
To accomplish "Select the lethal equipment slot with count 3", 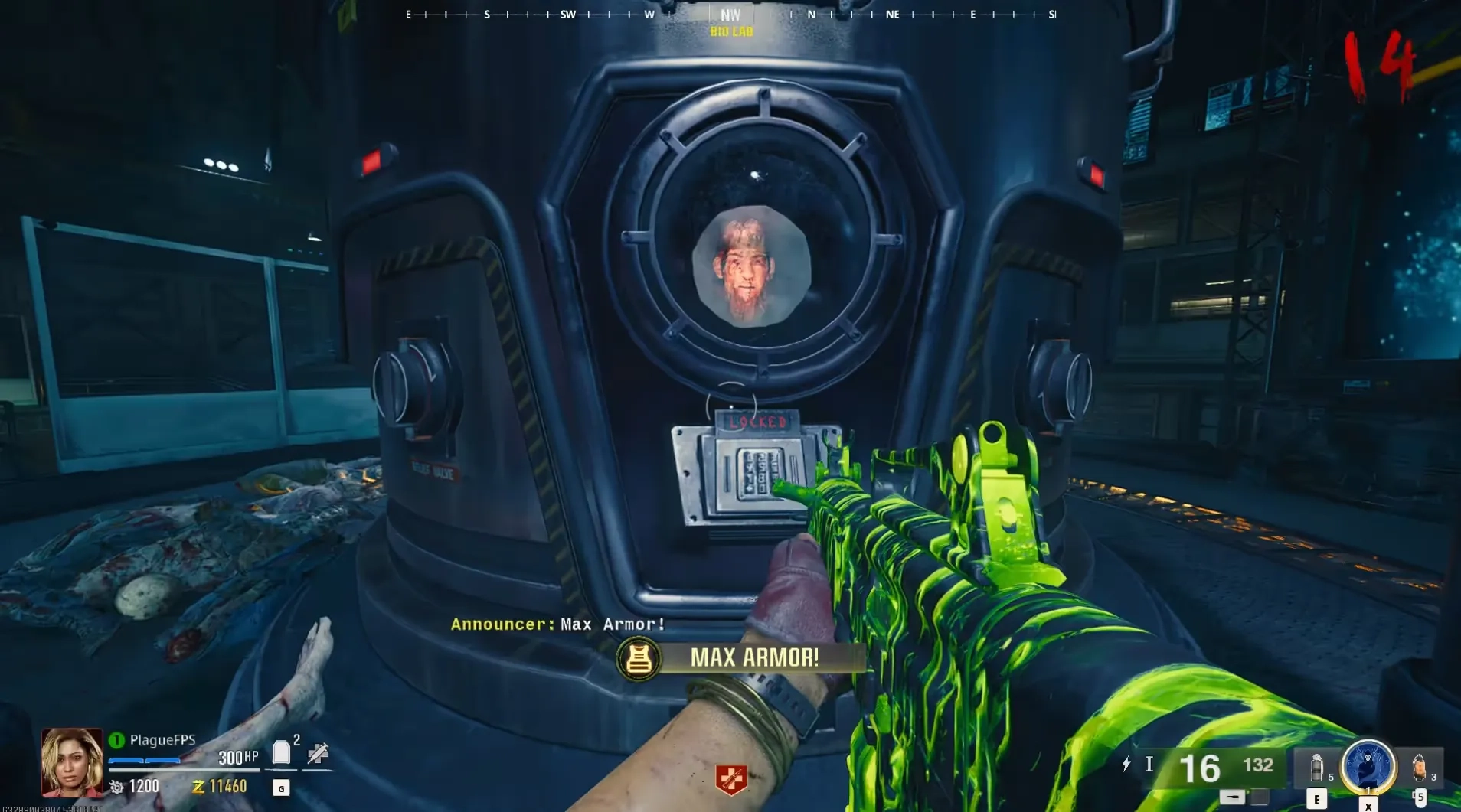I will coord(1420,767).
